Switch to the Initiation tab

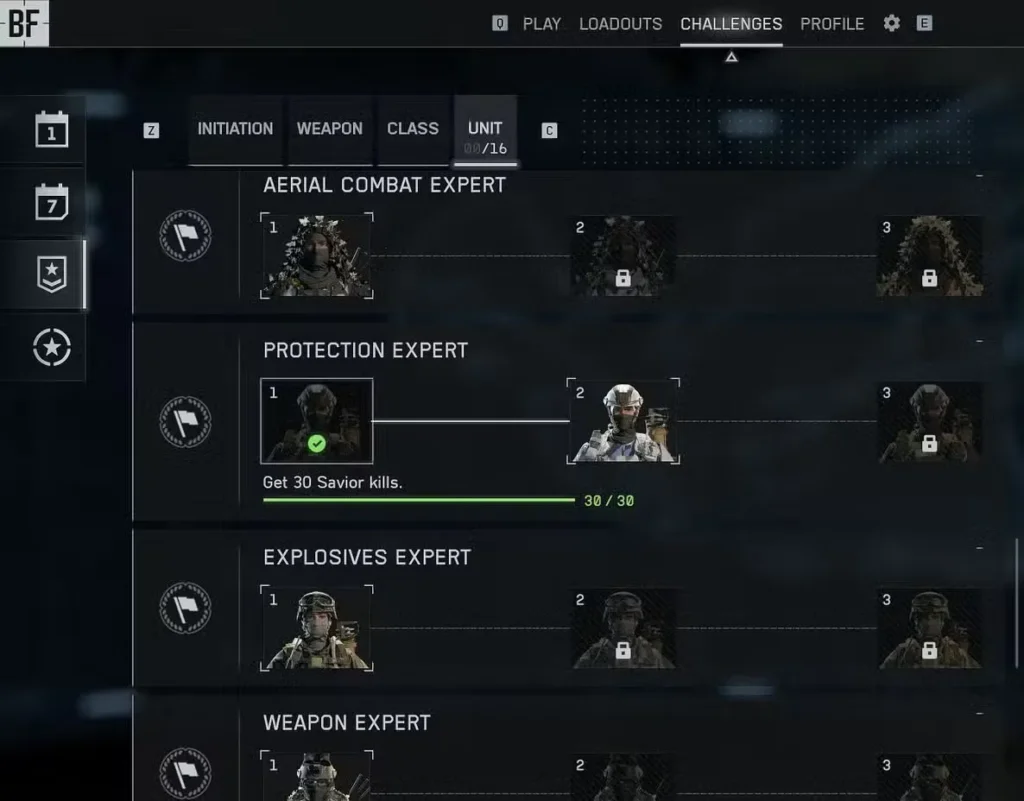(x=235, y=129)
